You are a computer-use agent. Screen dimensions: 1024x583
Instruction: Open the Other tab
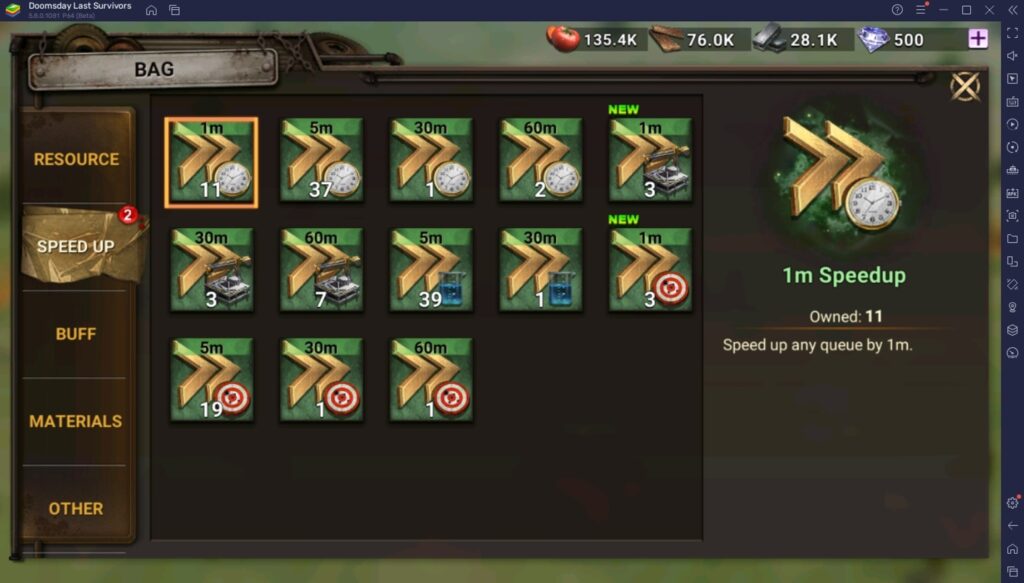(76, 508)
